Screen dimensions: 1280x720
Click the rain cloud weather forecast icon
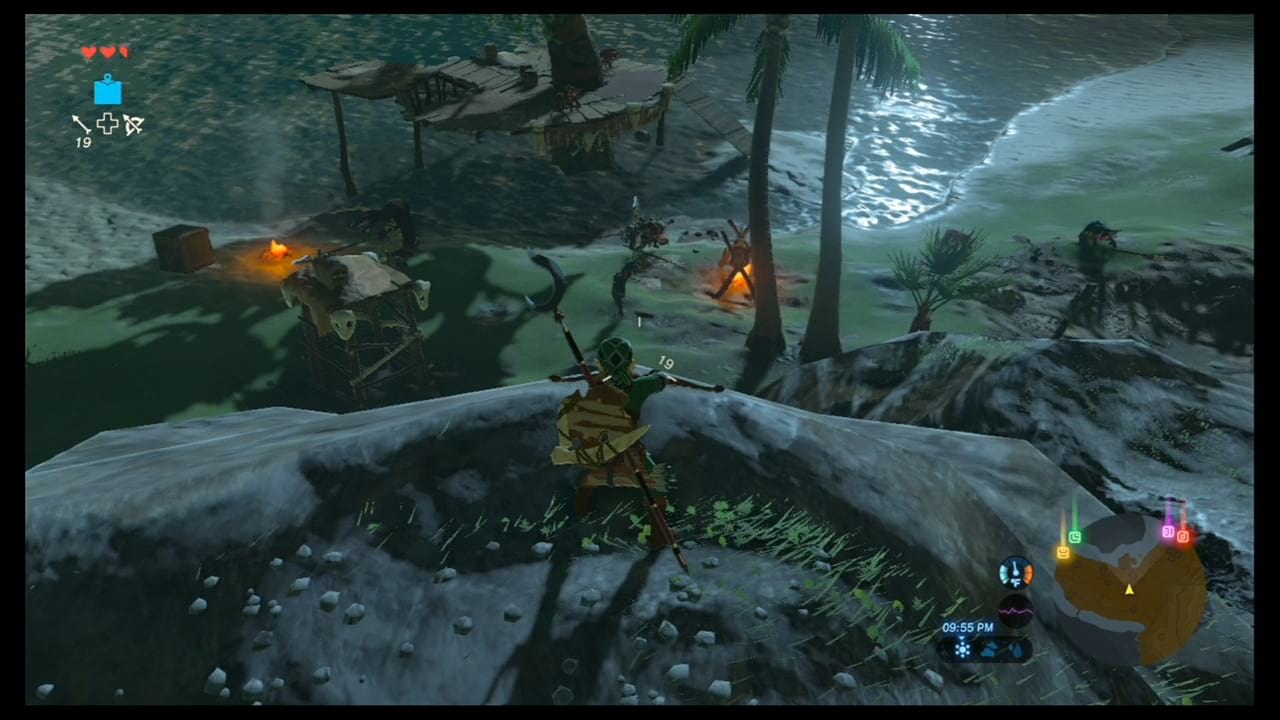[990, 648]
